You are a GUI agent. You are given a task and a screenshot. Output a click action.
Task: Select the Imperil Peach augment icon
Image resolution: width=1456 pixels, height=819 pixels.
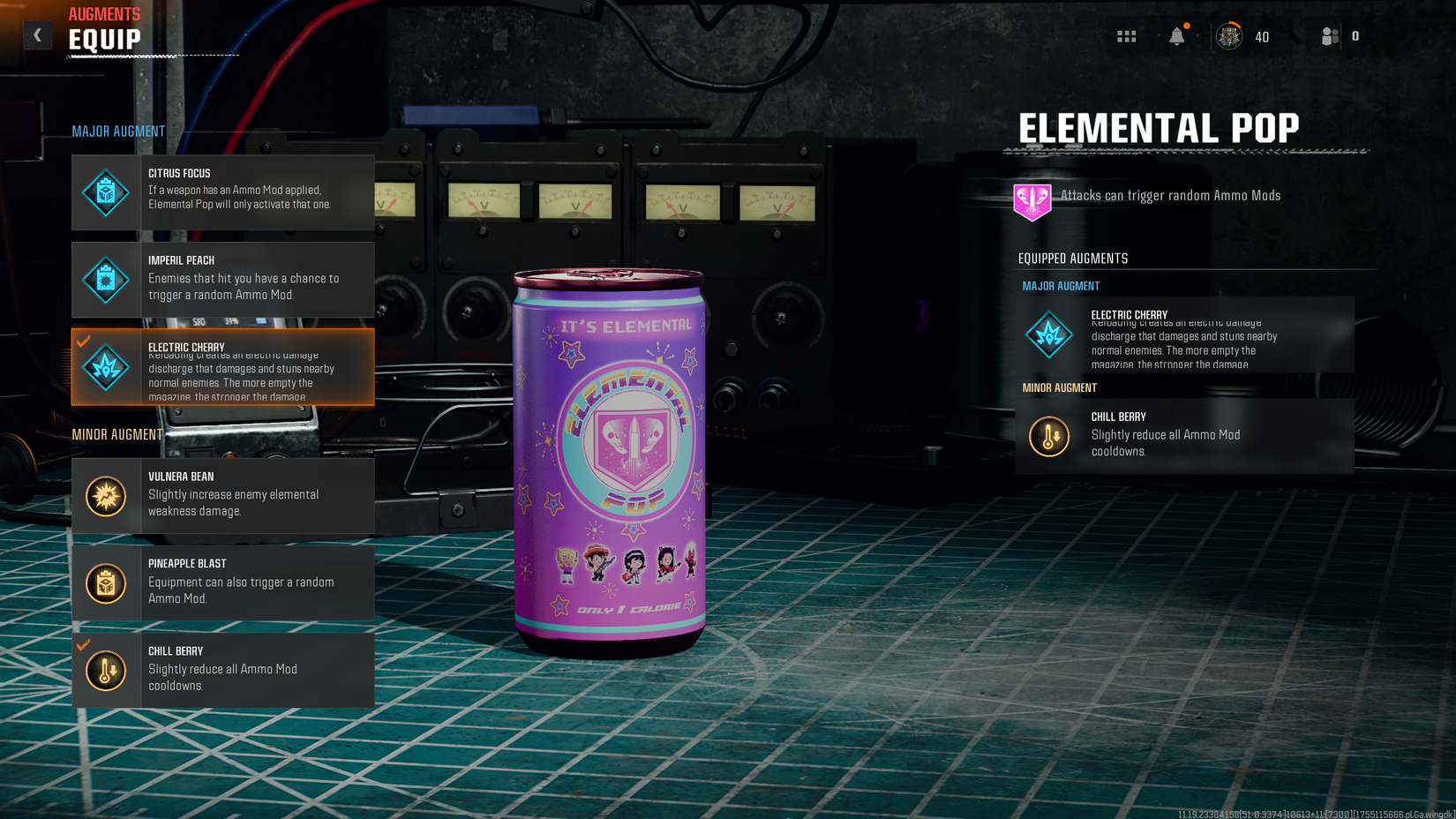[106, 280]
